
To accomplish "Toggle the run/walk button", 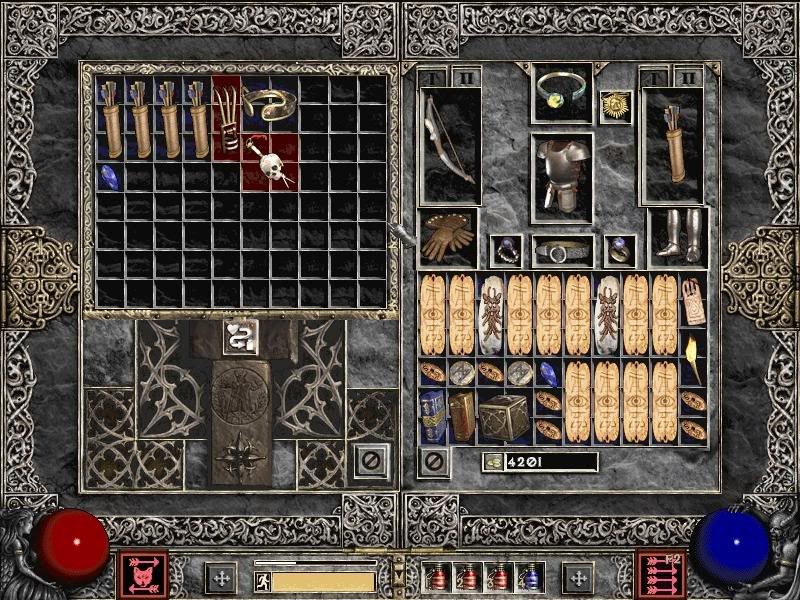I will (260, 579).
